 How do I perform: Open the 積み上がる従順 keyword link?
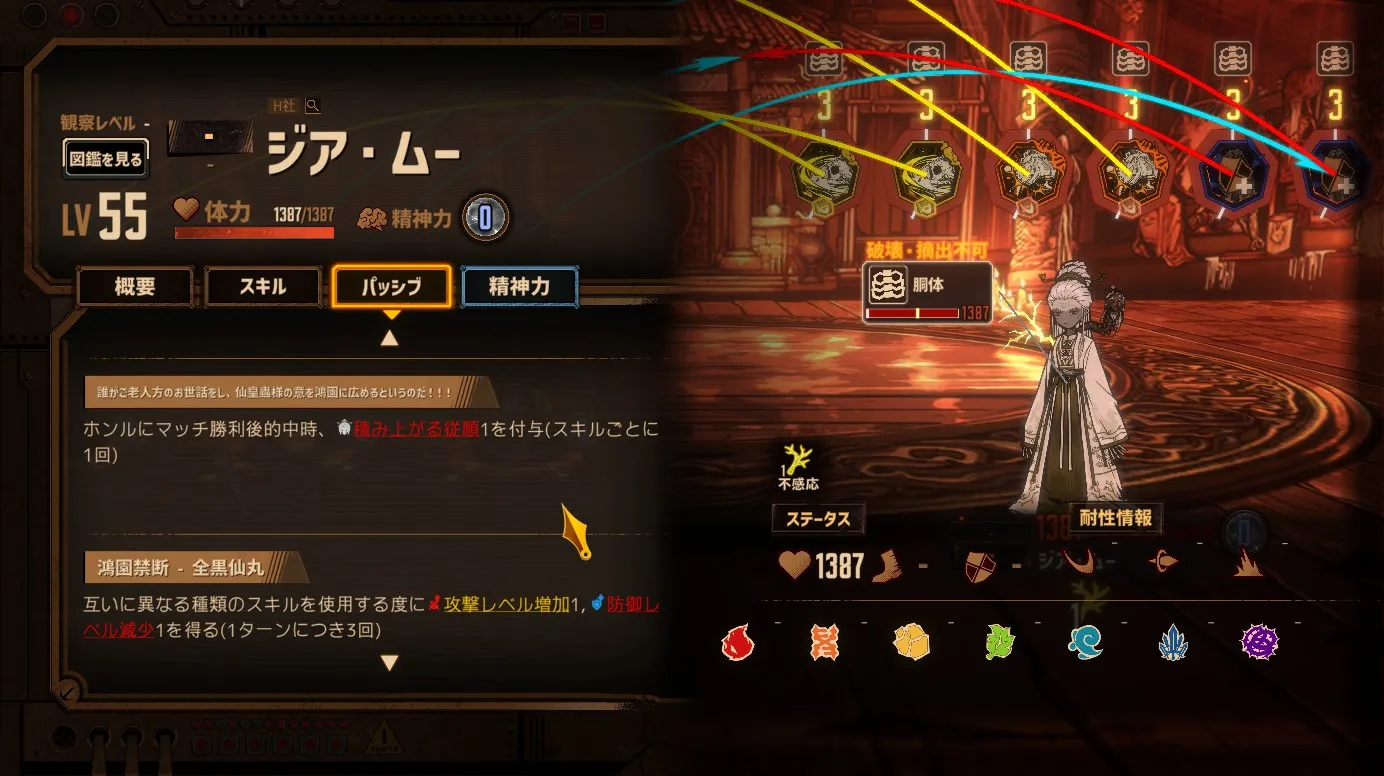point(416,428)
